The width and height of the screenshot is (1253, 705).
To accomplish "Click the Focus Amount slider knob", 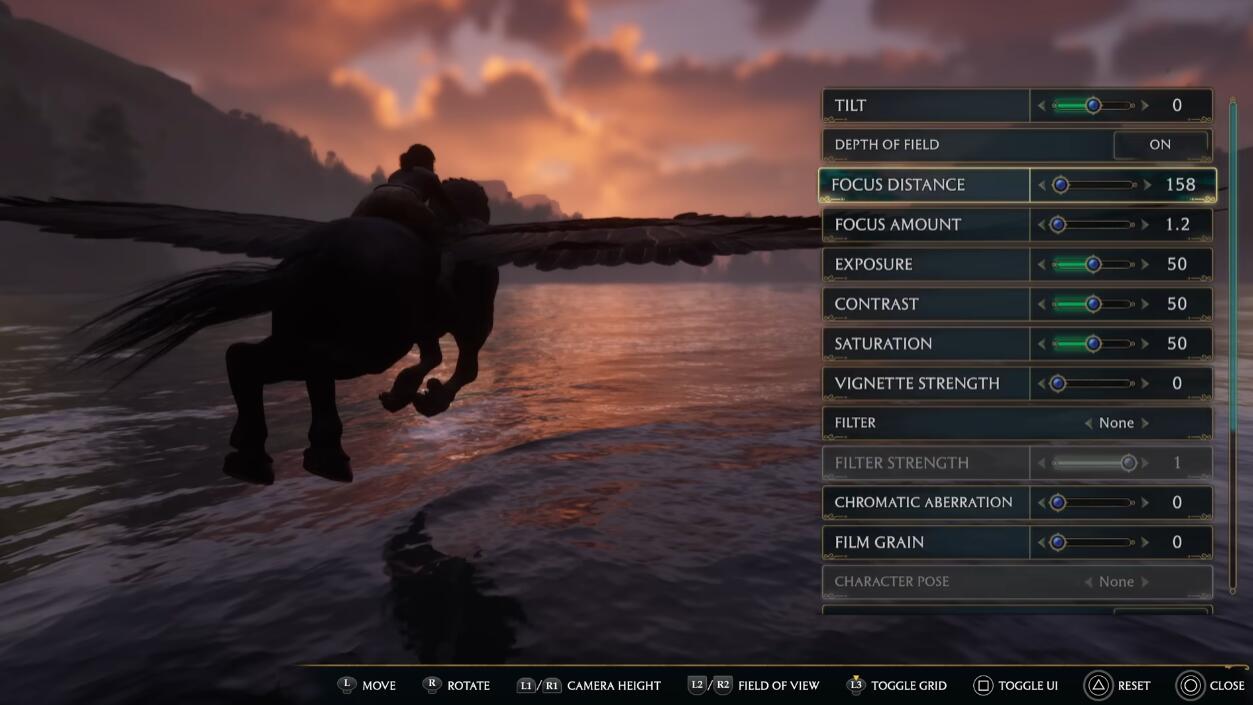I will click(x=1058, y=225).
